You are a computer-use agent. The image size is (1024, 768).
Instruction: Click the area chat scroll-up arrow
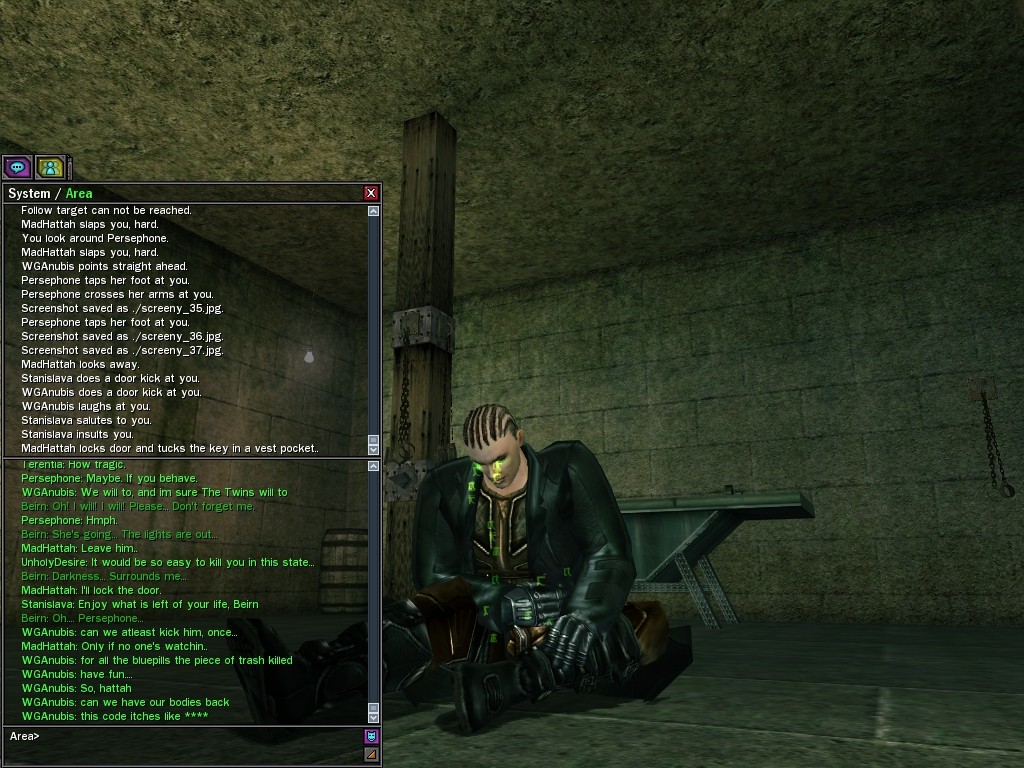(x=374, y=466)
